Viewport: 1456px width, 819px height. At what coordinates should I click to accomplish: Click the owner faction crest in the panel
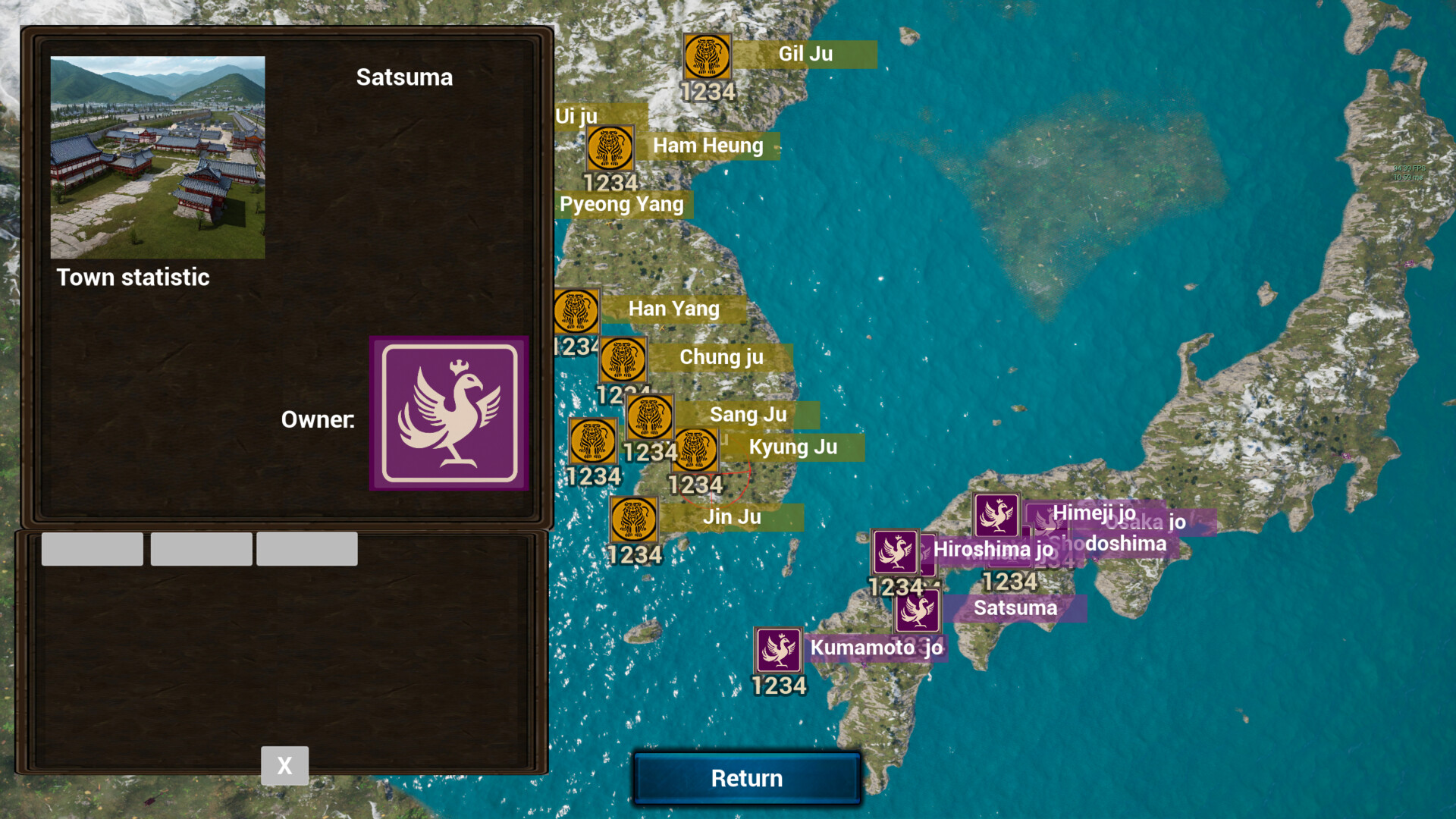point(450,412)
